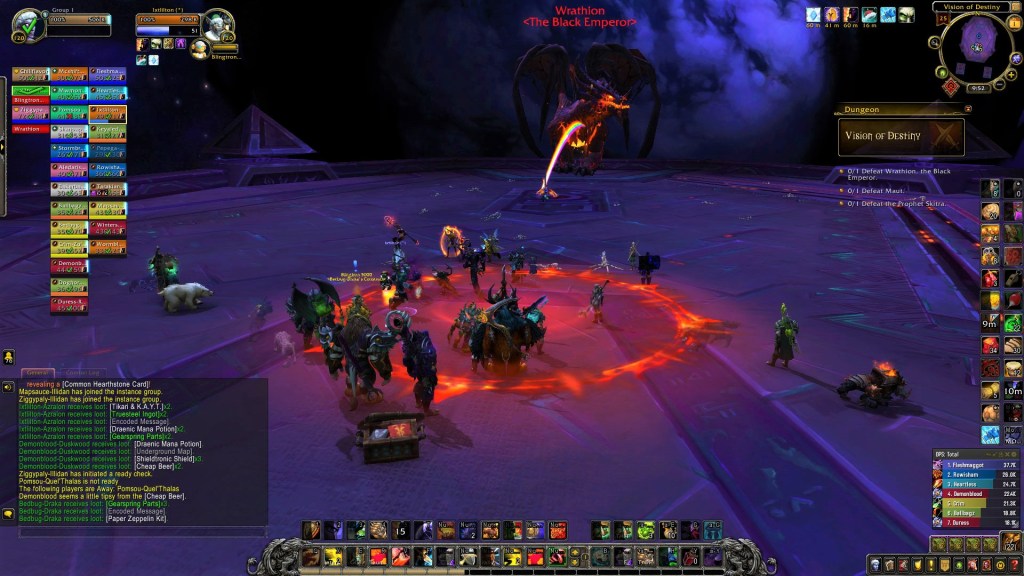1024x576 pixels.
Task: Toggle the voice chat speaker button
Action: [8, 385]
